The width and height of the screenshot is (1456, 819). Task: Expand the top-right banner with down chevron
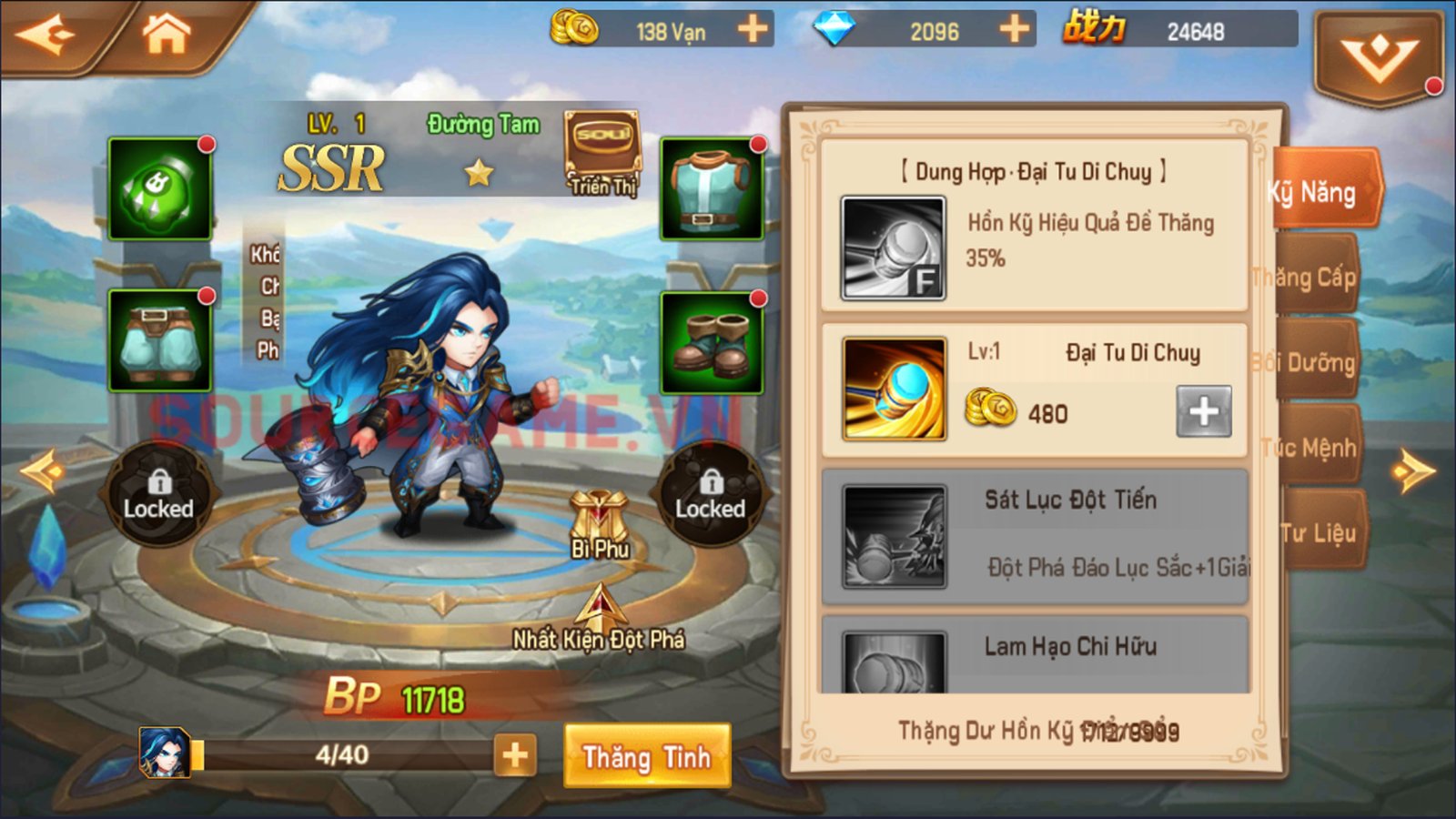tap(1379, 50)
